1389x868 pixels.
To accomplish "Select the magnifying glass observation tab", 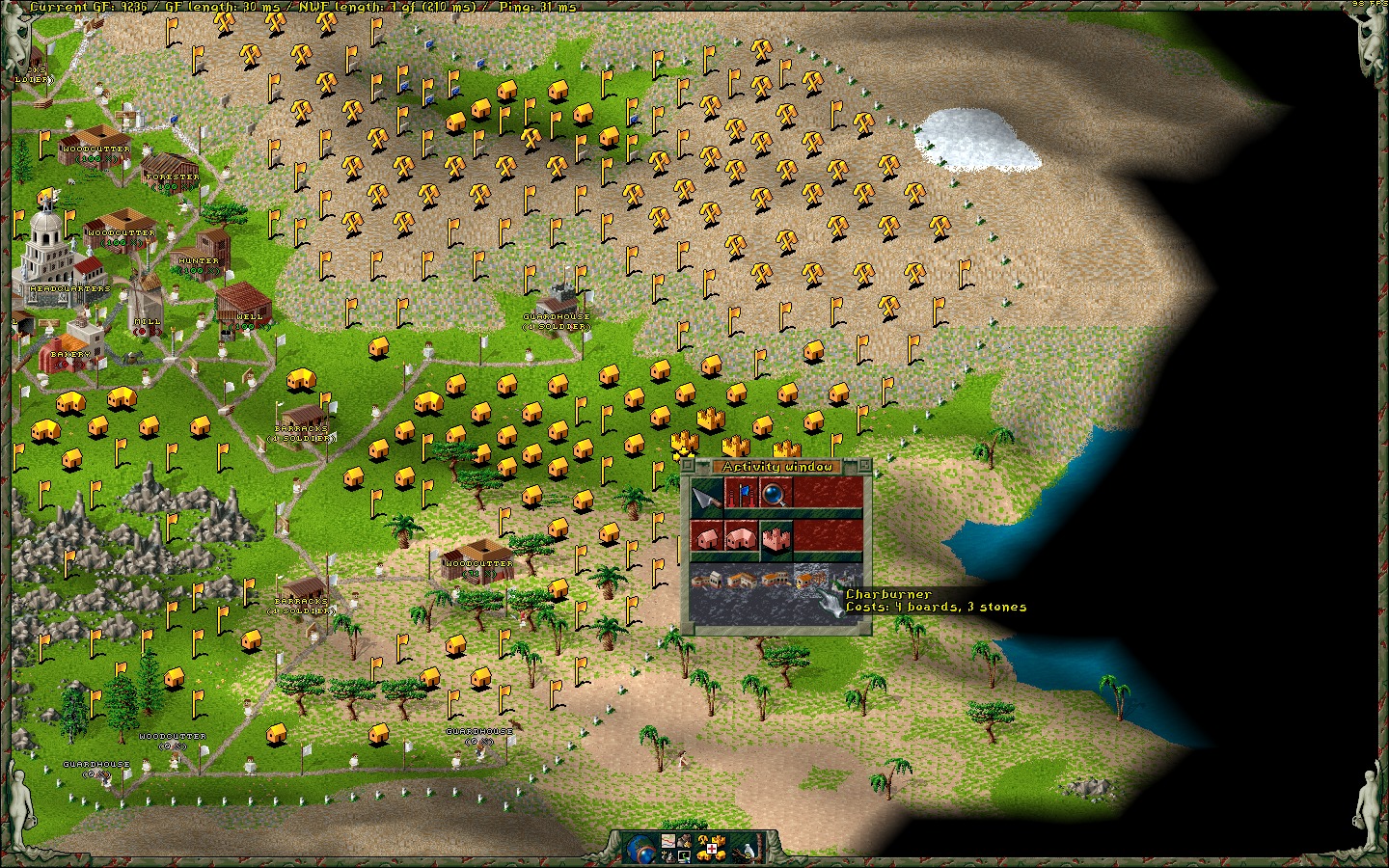I will pyautogui.click(x=776, y=495).
